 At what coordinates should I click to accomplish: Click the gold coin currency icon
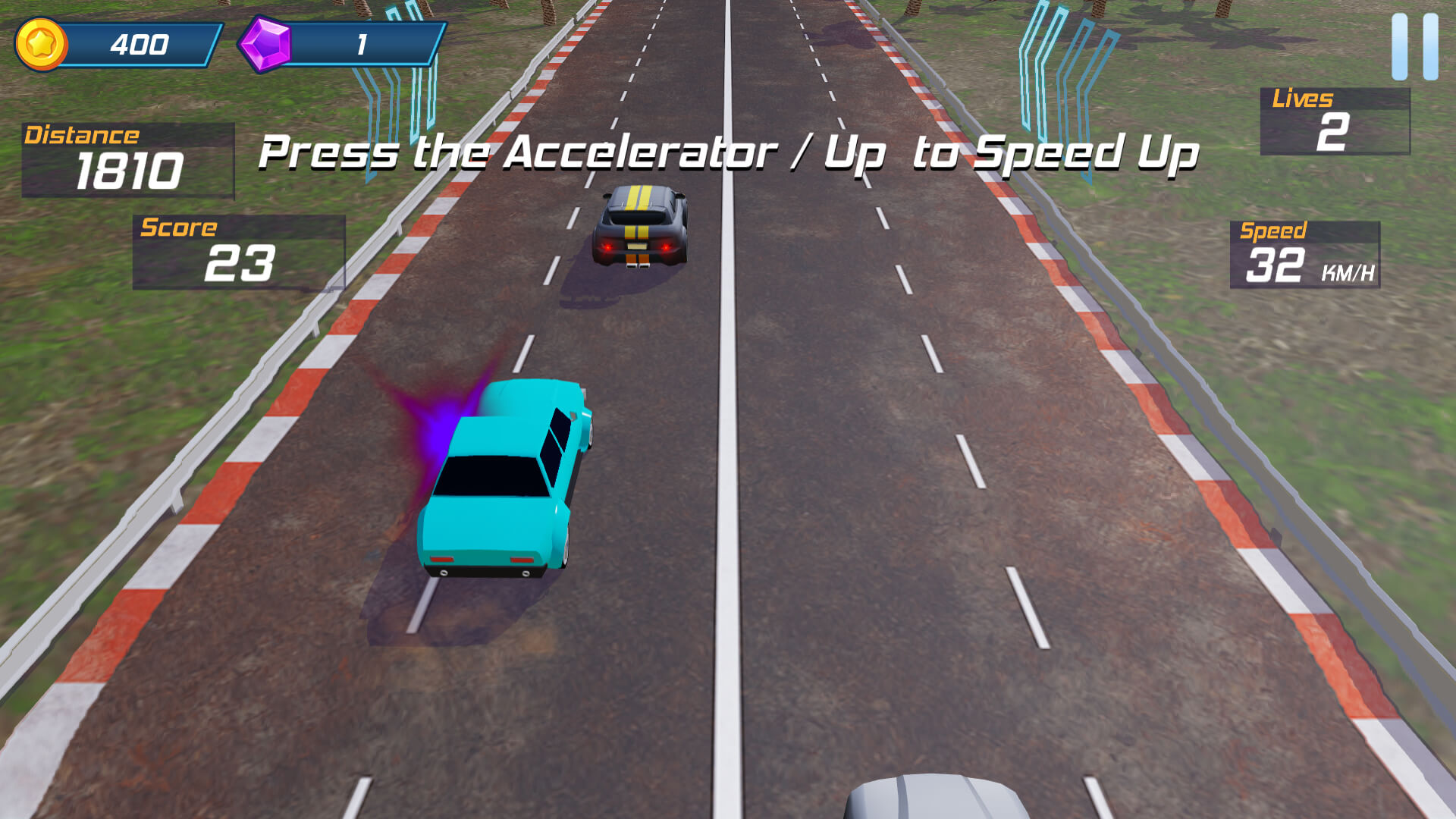click(x=42, y=42)
